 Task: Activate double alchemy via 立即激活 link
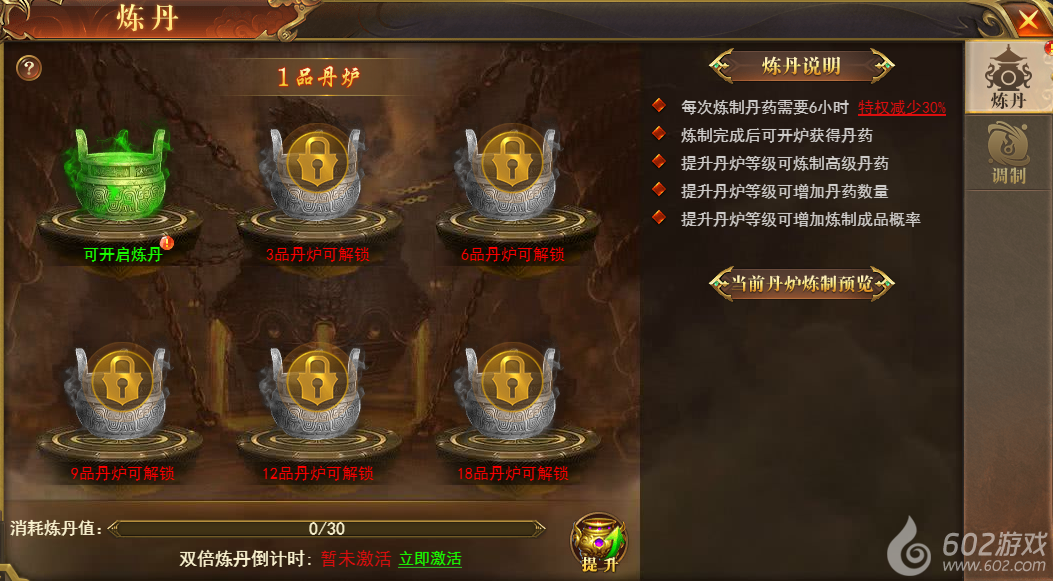[430, 559]
